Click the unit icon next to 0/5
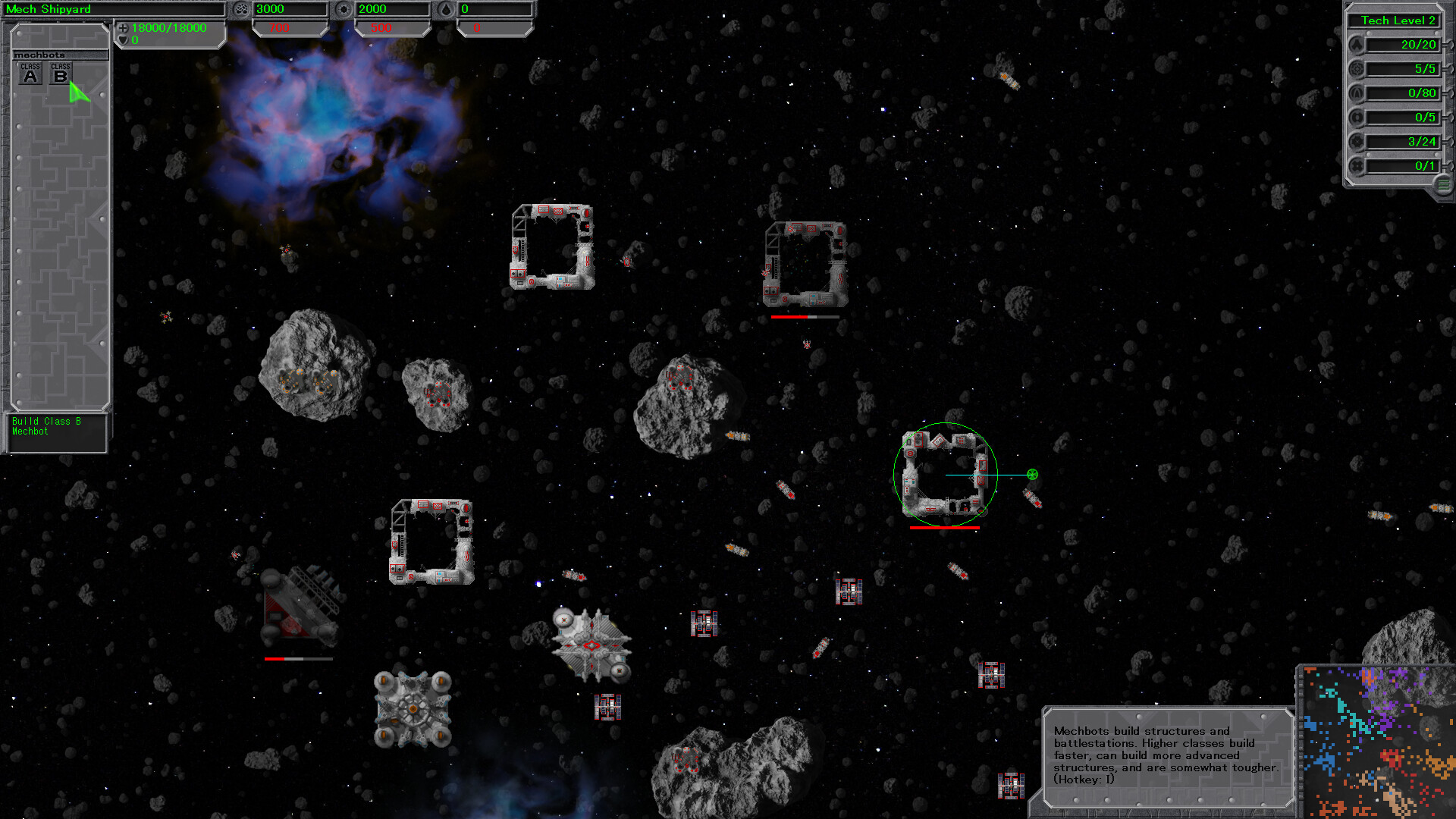Image resolution: width=1456 pixels, height=819 pixels. point(1357,117)
